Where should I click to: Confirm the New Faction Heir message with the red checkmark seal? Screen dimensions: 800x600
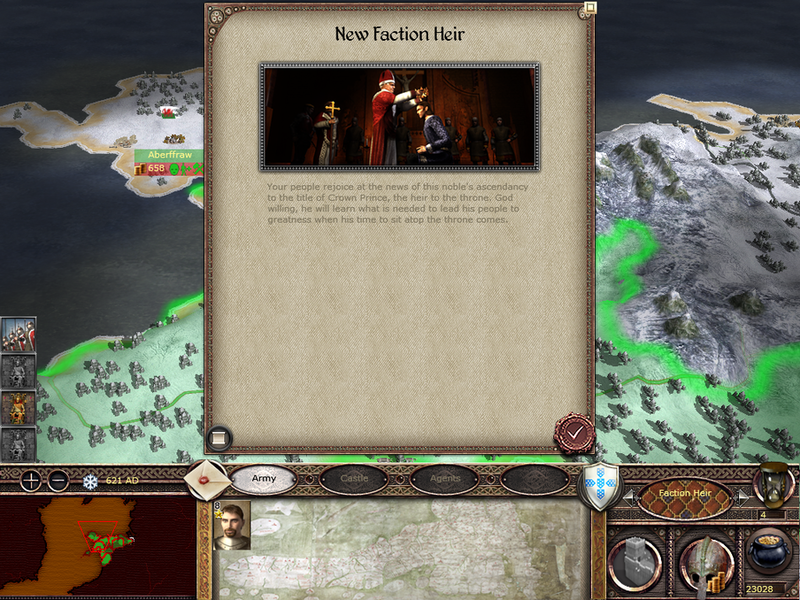[575, 433]
